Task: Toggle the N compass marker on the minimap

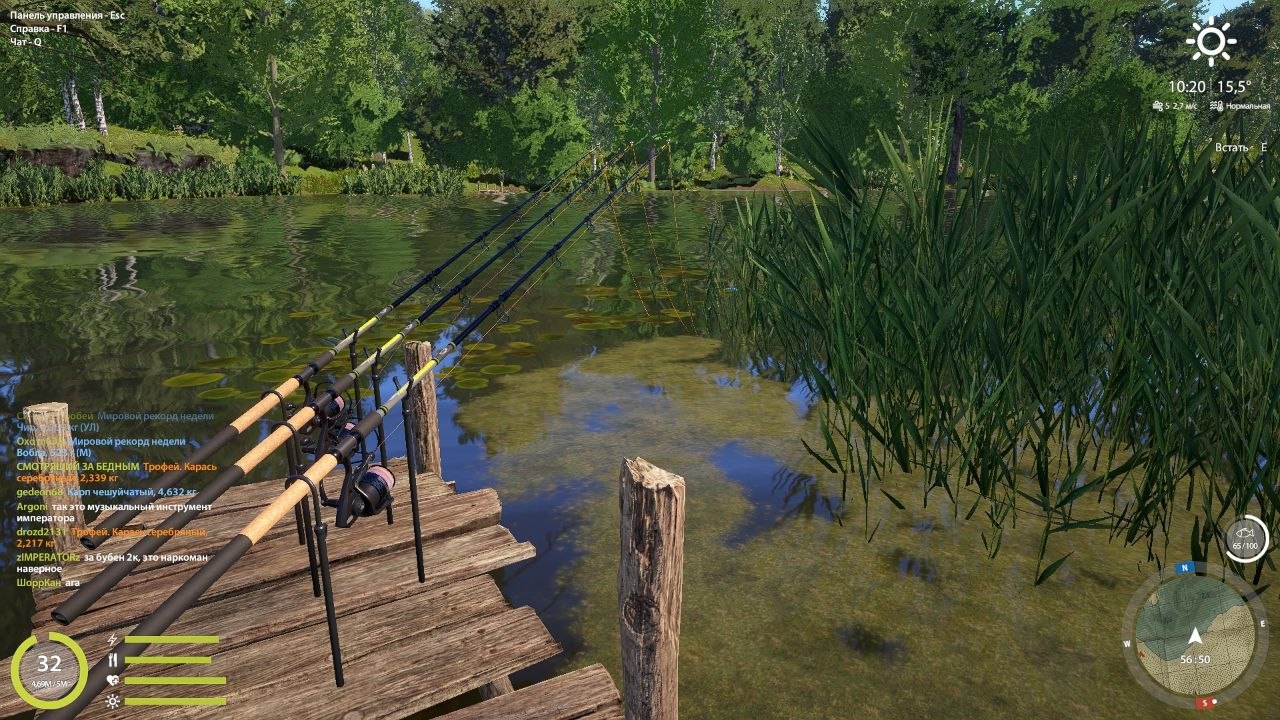Action: (1183, 567)
